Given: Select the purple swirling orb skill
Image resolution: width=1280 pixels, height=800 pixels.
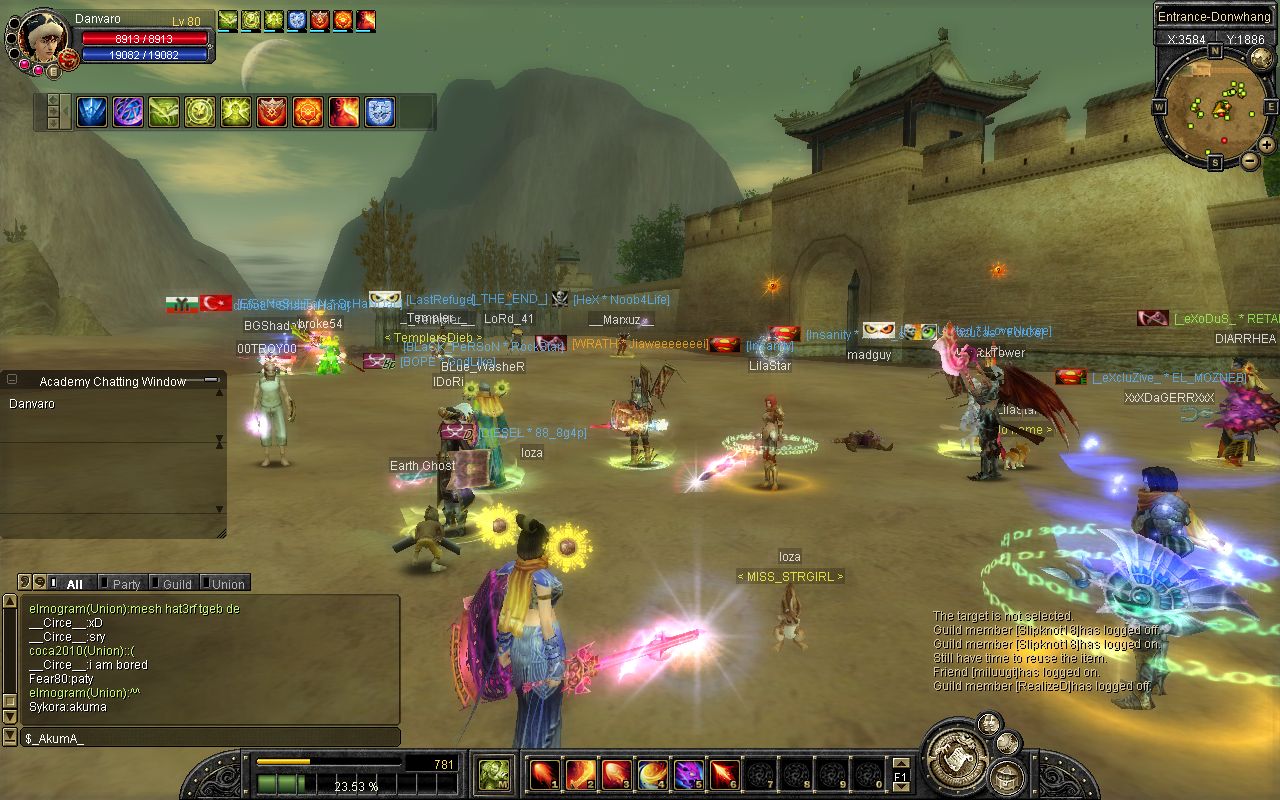Looking at the screenshot, I should click(128, 112).
